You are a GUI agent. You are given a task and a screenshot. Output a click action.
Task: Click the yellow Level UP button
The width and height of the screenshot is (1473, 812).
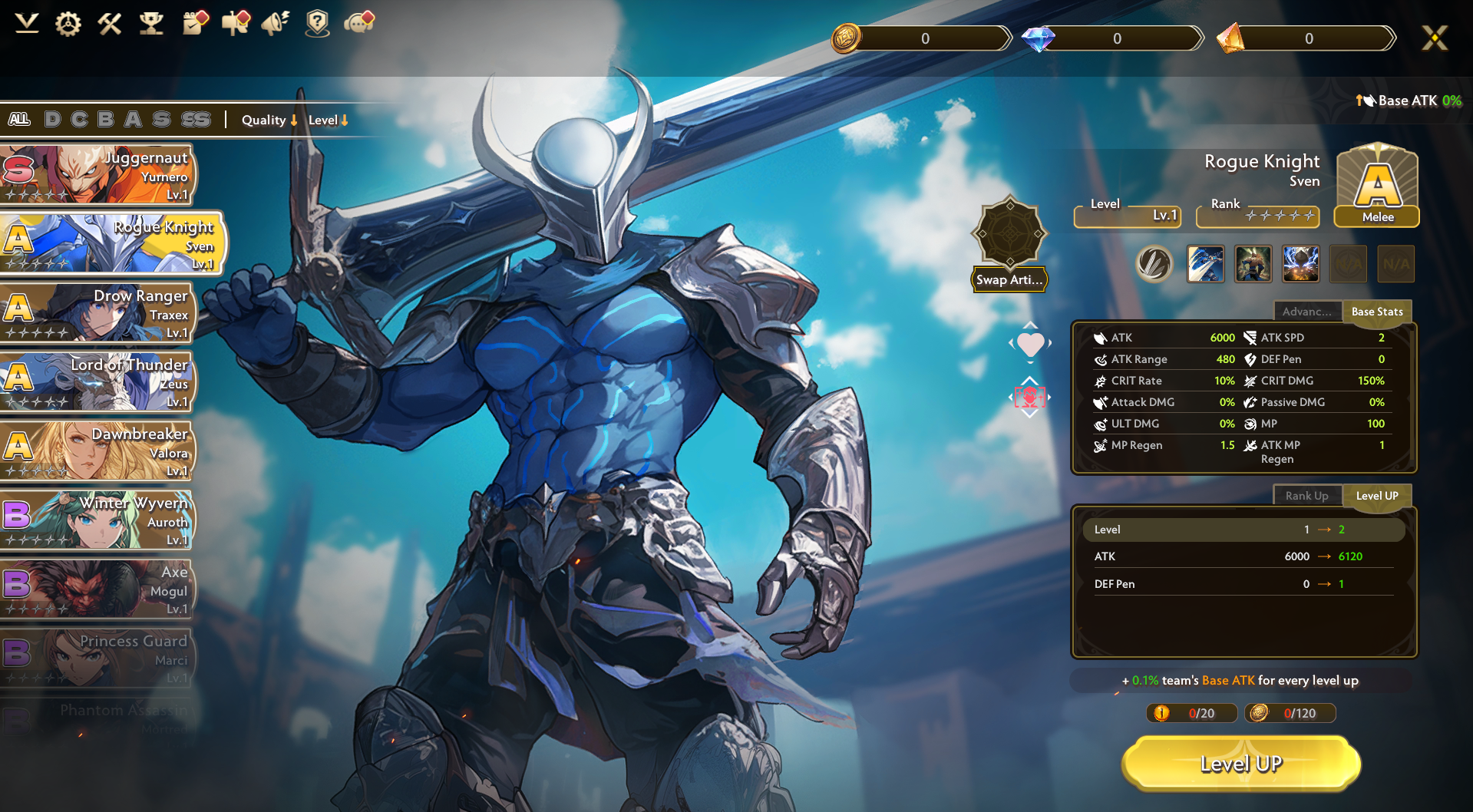(1240, 764)
